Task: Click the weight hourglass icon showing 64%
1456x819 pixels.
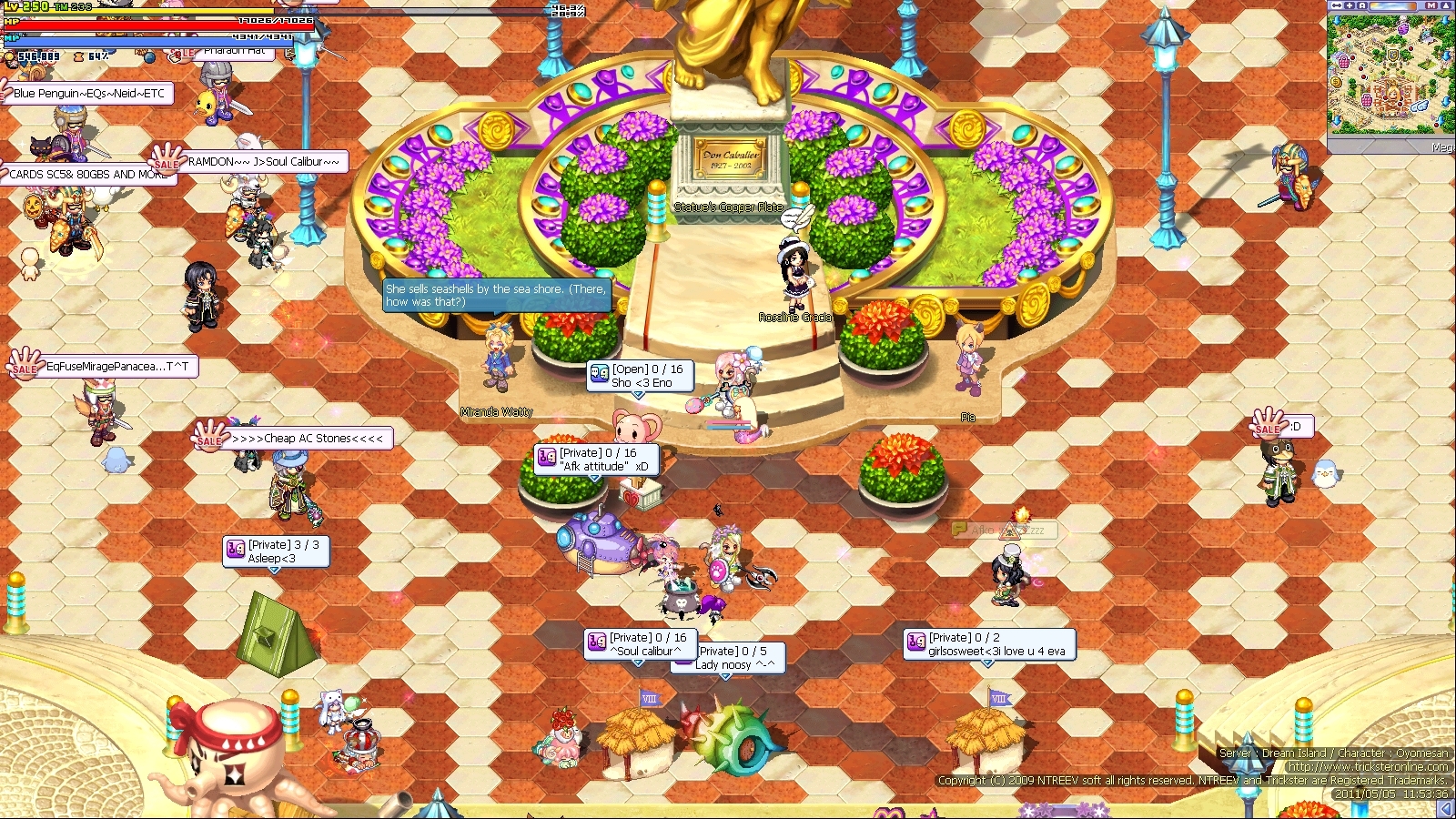Action: (79, 56)
